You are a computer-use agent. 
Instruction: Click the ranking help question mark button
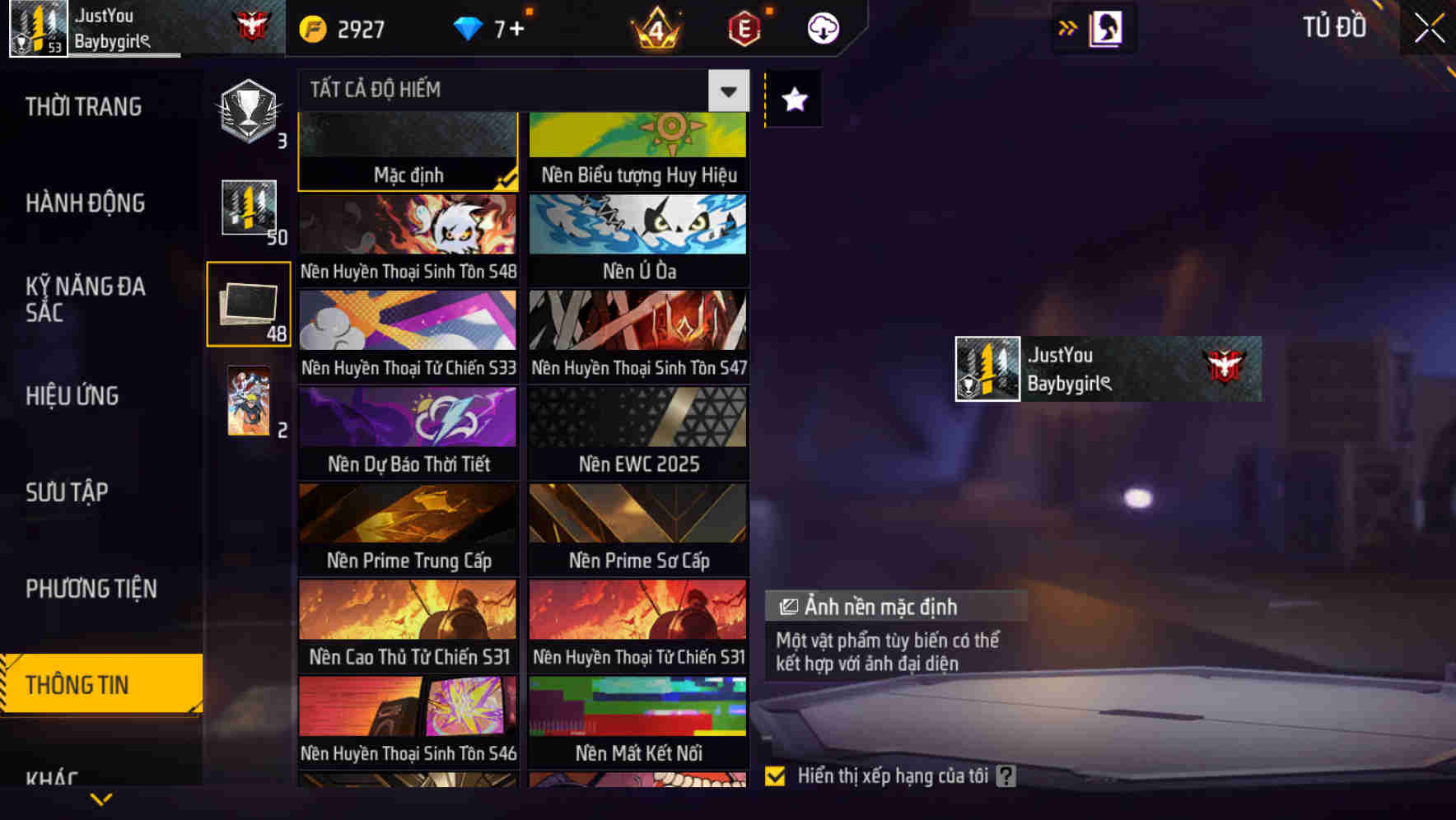coord(1006,775)
